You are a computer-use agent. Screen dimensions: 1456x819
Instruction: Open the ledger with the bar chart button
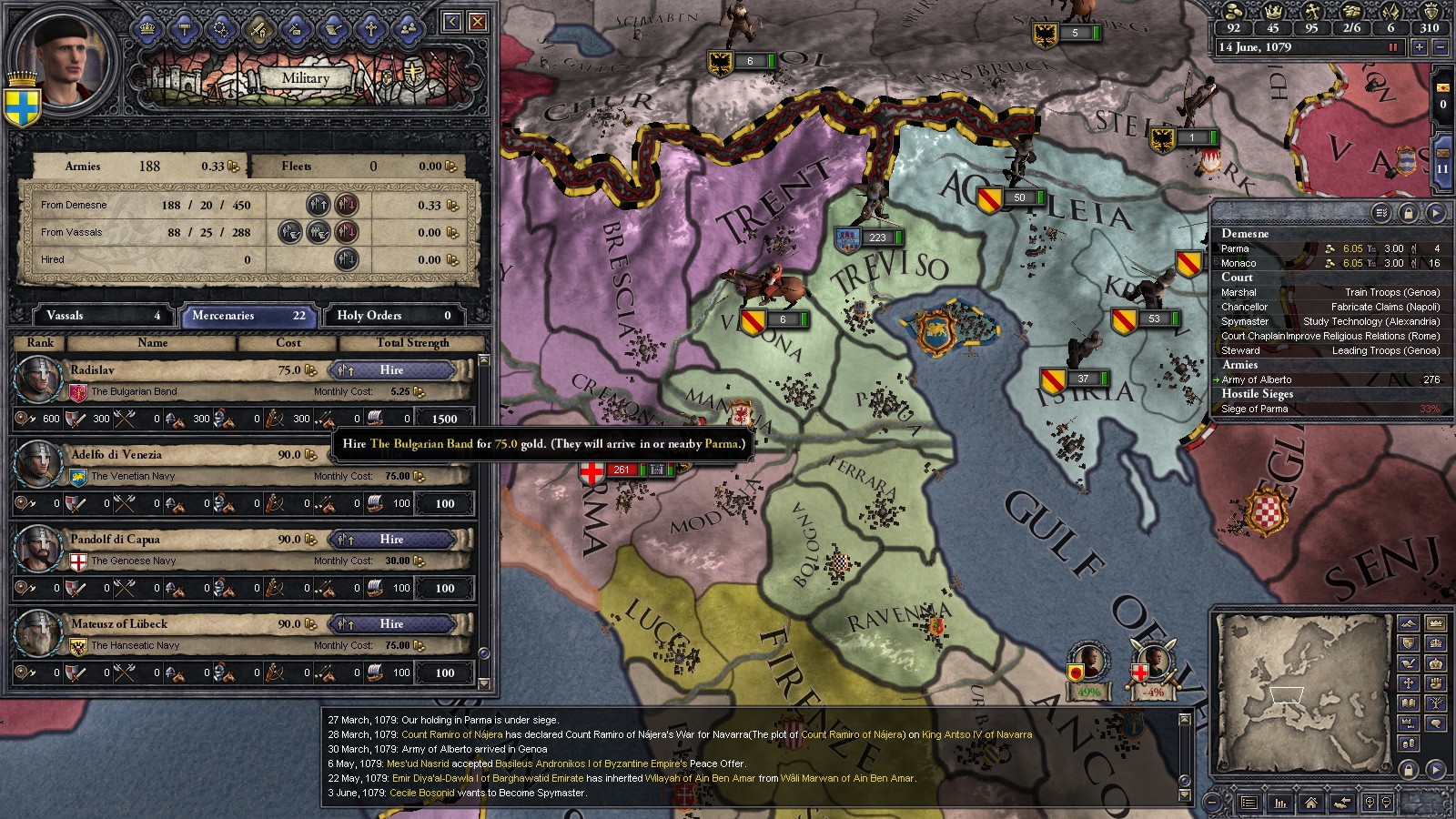(x=1280, y=803)
